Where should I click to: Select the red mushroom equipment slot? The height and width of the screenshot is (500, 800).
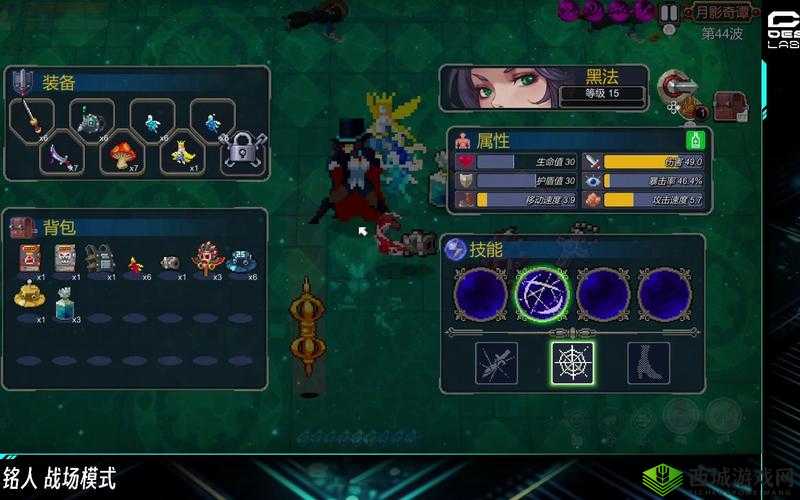click(122, 152)
